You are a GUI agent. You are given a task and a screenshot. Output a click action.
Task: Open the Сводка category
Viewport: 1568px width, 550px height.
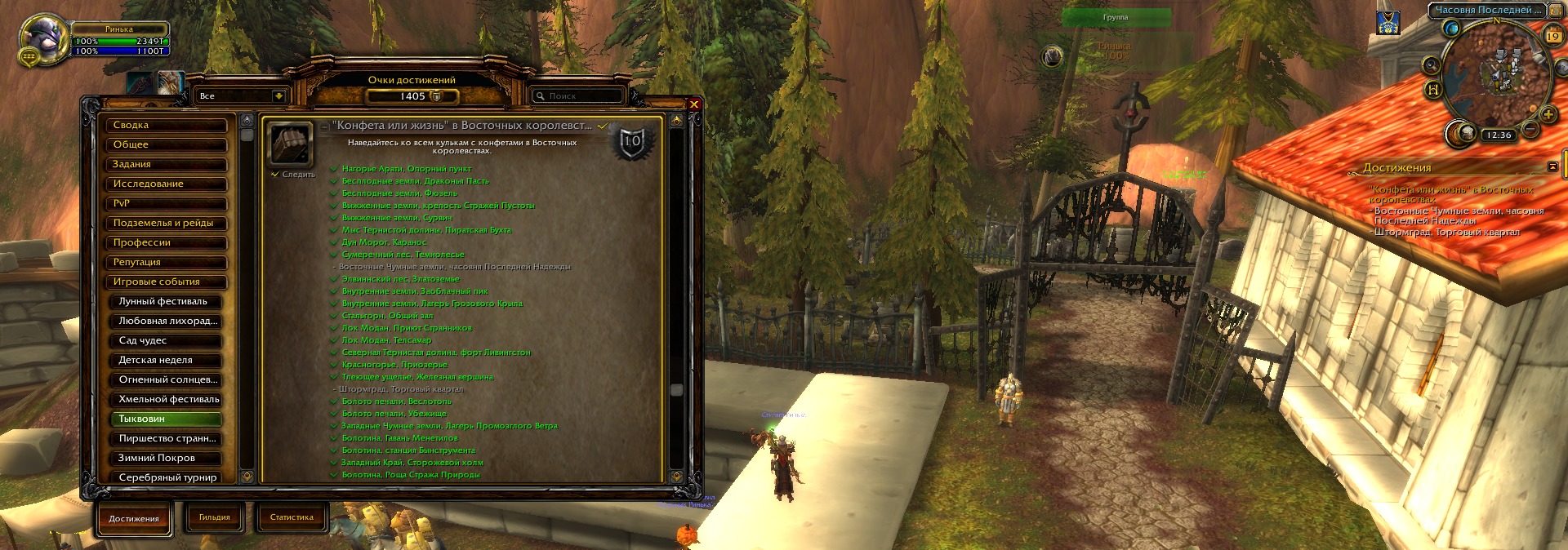[x=166, y=126]
